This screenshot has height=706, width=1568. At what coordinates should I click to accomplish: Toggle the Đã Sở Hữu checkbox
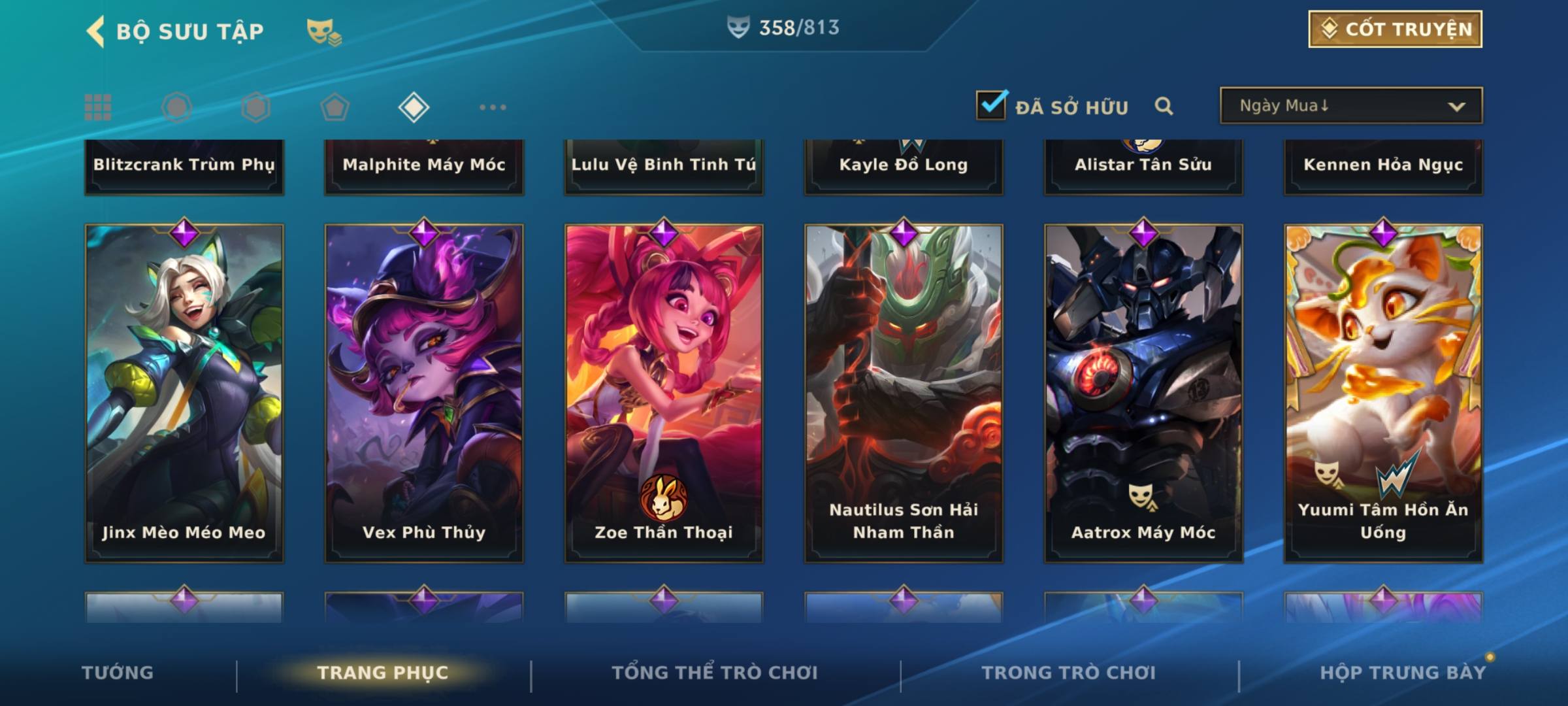pyautogui.click(x=990, y=105)
